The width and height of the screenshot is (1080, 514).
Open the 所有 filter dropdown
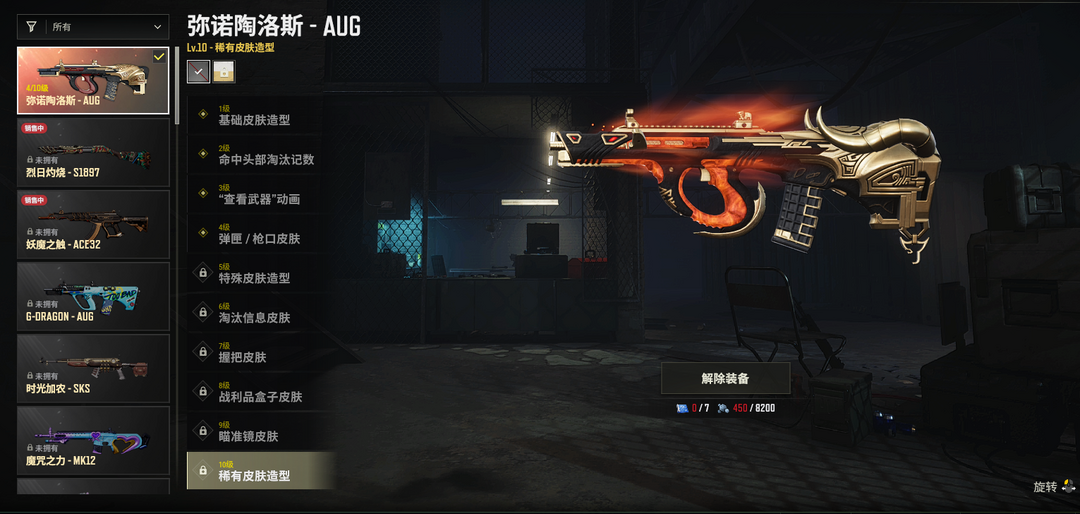[93, 27]
